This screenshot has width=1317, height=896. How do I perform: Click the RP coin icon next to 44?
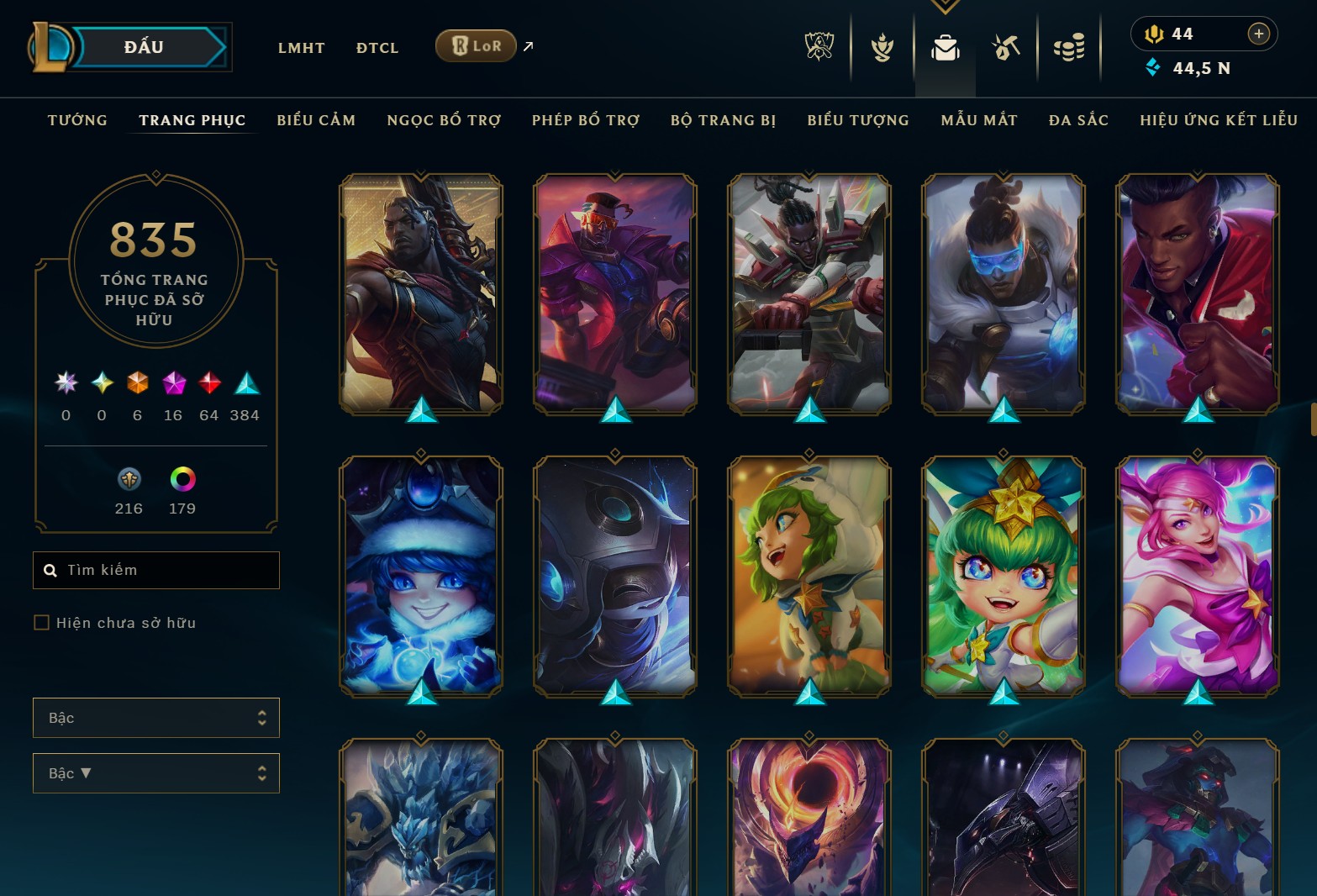pos(1155,34)
